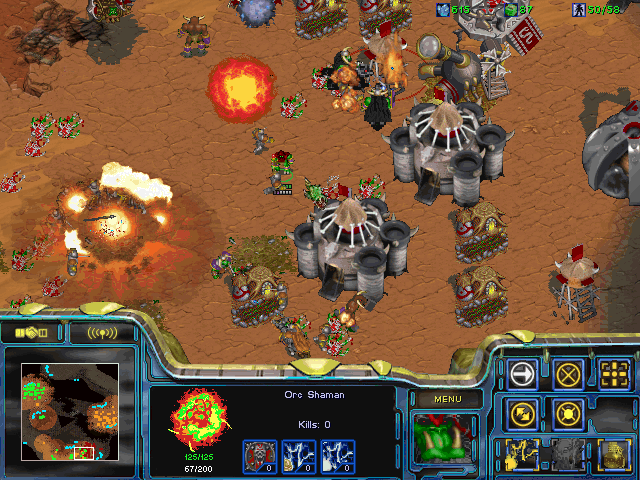This screenshot has height=480, width=640.
Task: Open the game MENU
Action: click(x=447, y=400)
